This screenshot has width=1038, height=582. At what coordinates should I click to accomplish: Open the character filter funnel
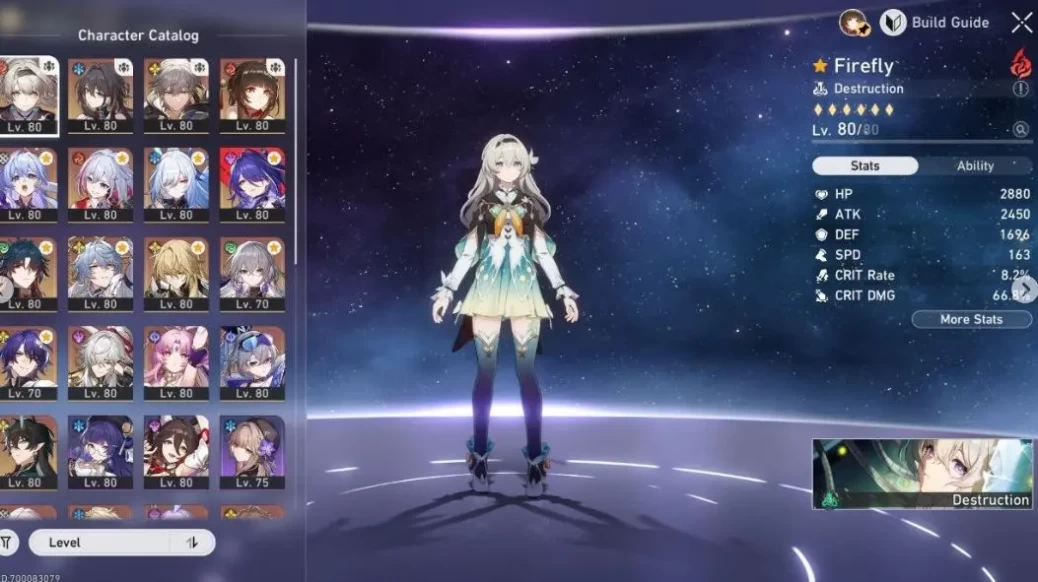(8, 542)
